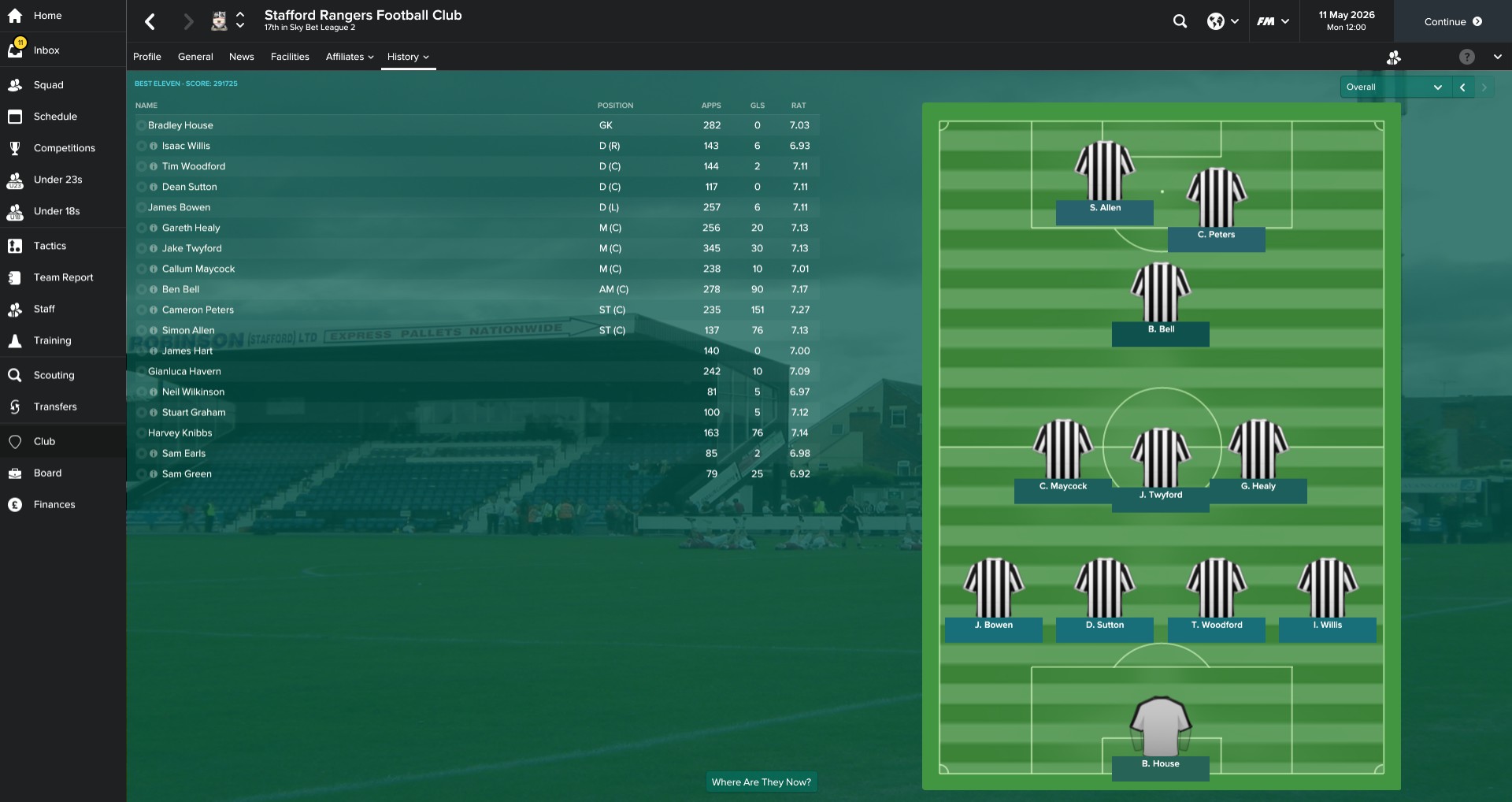The image size is (1512, 802).
Task: Click Where Are They Now button
Action: click(761, 782)
